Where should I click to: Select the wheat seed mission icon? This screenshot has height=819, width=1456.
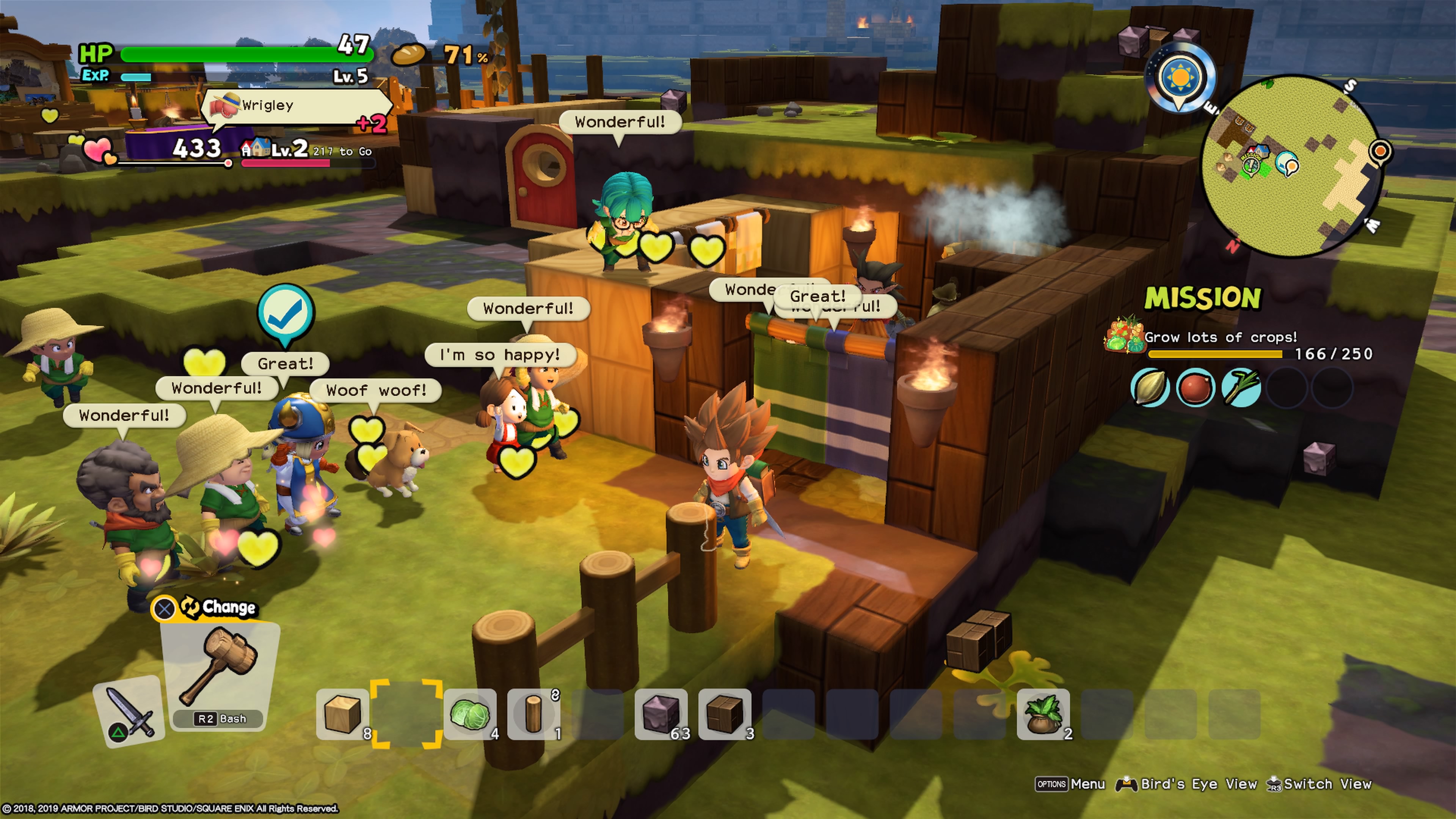(1150, 387)
